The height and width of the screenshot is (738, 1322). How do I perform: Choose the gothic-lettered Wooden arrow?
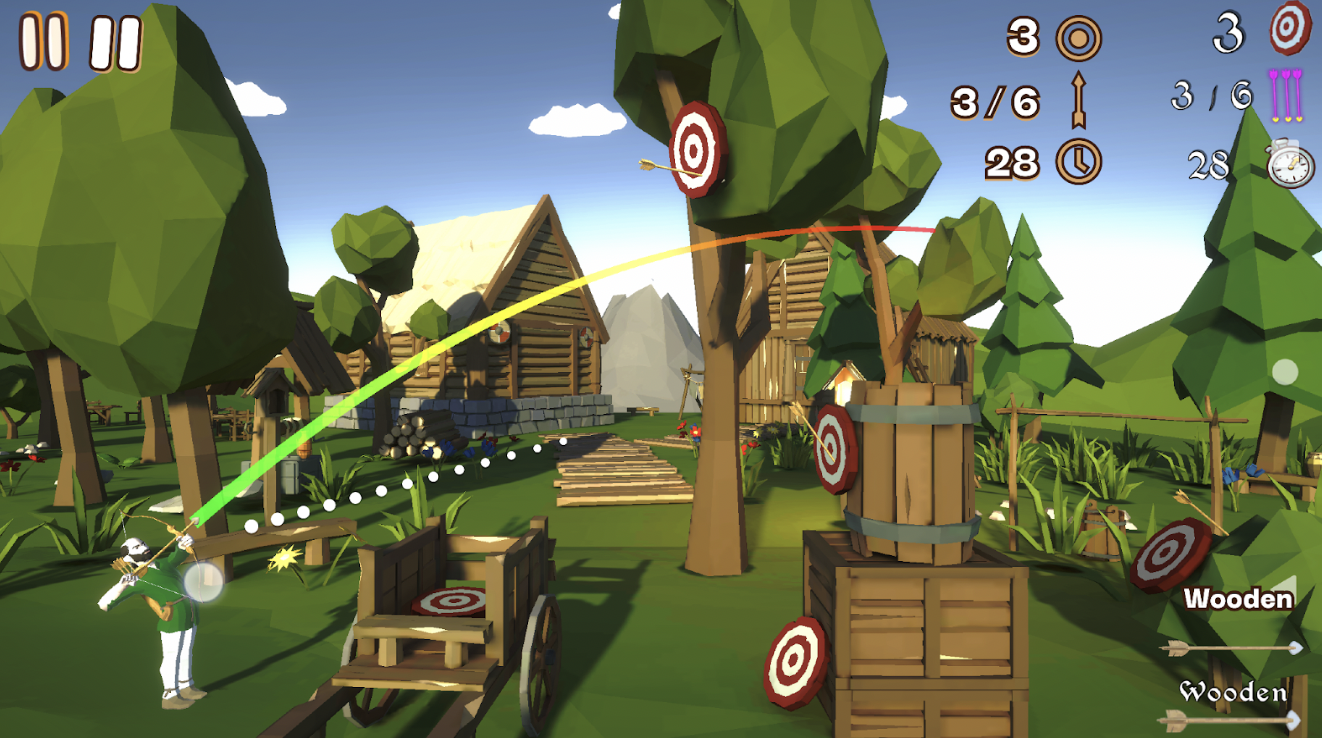(x=1232, y=705)
